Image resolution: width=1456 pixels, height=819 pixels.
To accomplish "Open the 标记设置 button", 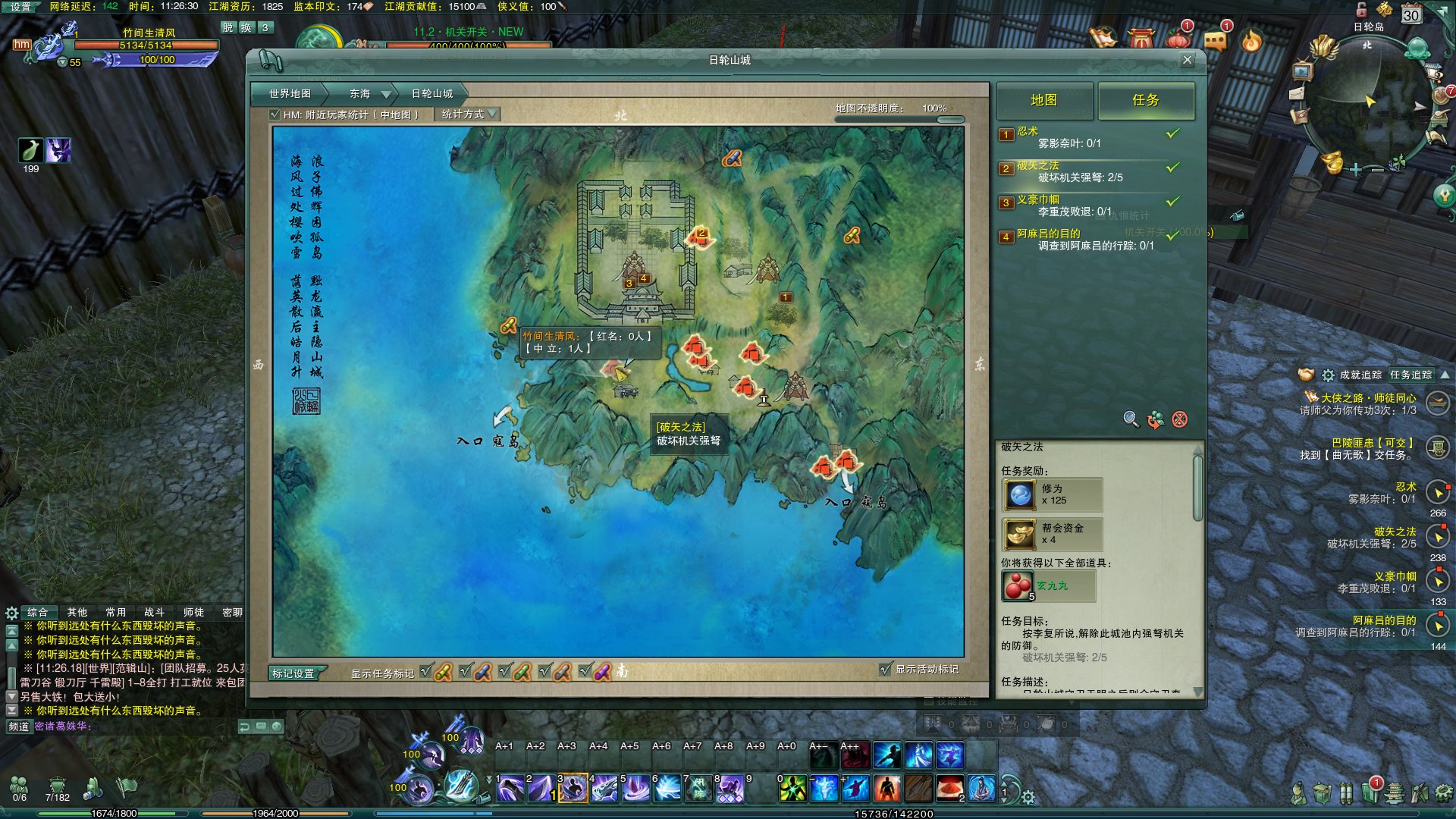I will click(293, 673).
